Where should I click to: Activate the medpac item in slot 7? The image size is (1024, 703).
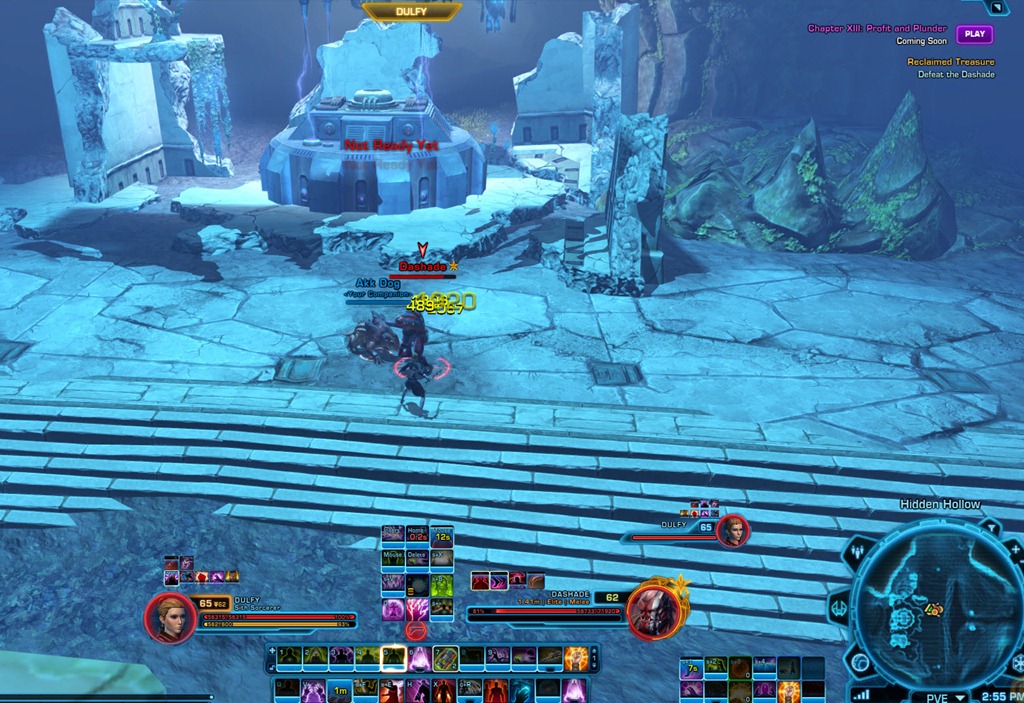[x=445, y=658]
